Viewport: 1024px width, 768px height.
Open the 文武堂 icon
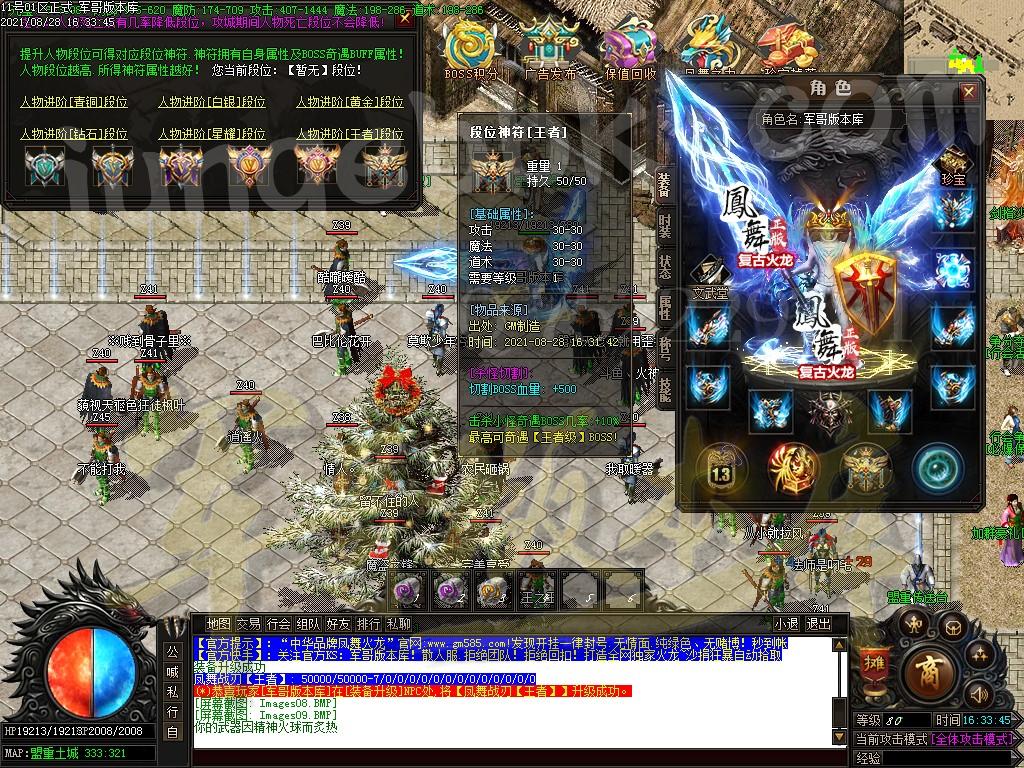click(x=713, y=271)
